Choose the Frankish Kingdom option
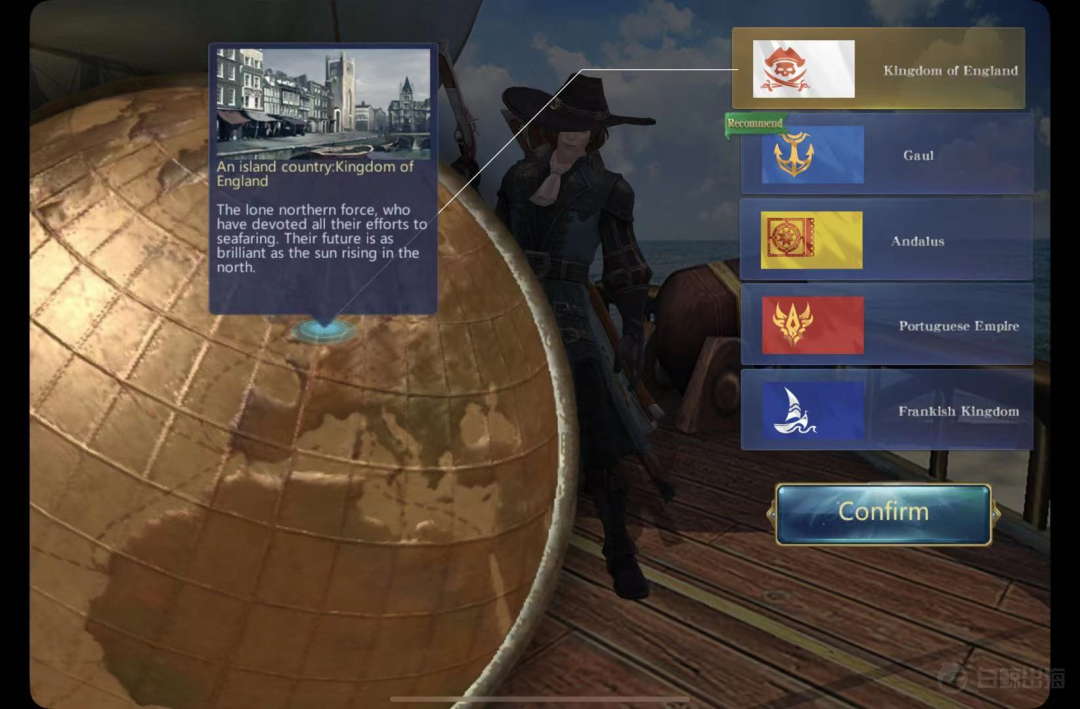The width and height of the screenshot is (1080, 709). click(x=886, y=410)
